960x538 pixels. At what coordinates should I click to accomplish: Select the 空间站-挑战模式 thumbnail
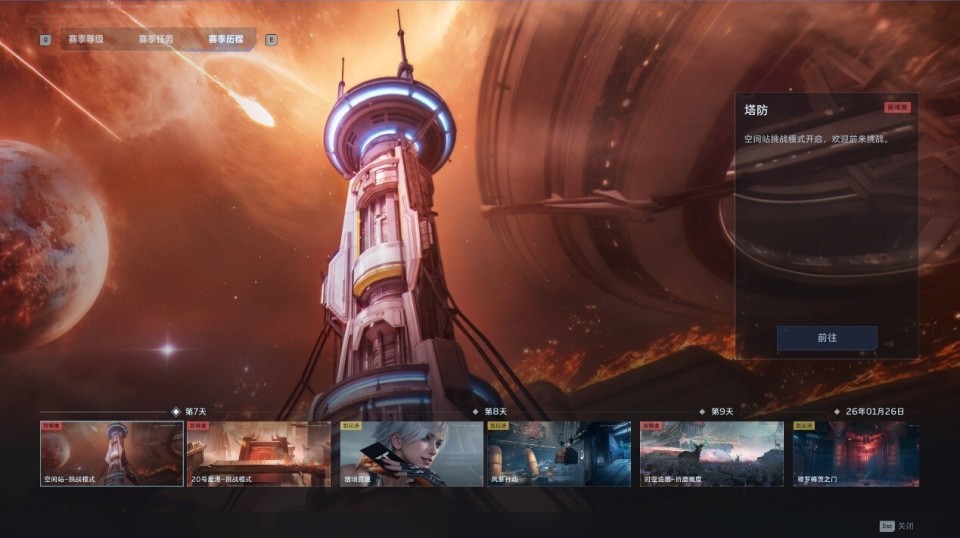click(x=111, y=454)
